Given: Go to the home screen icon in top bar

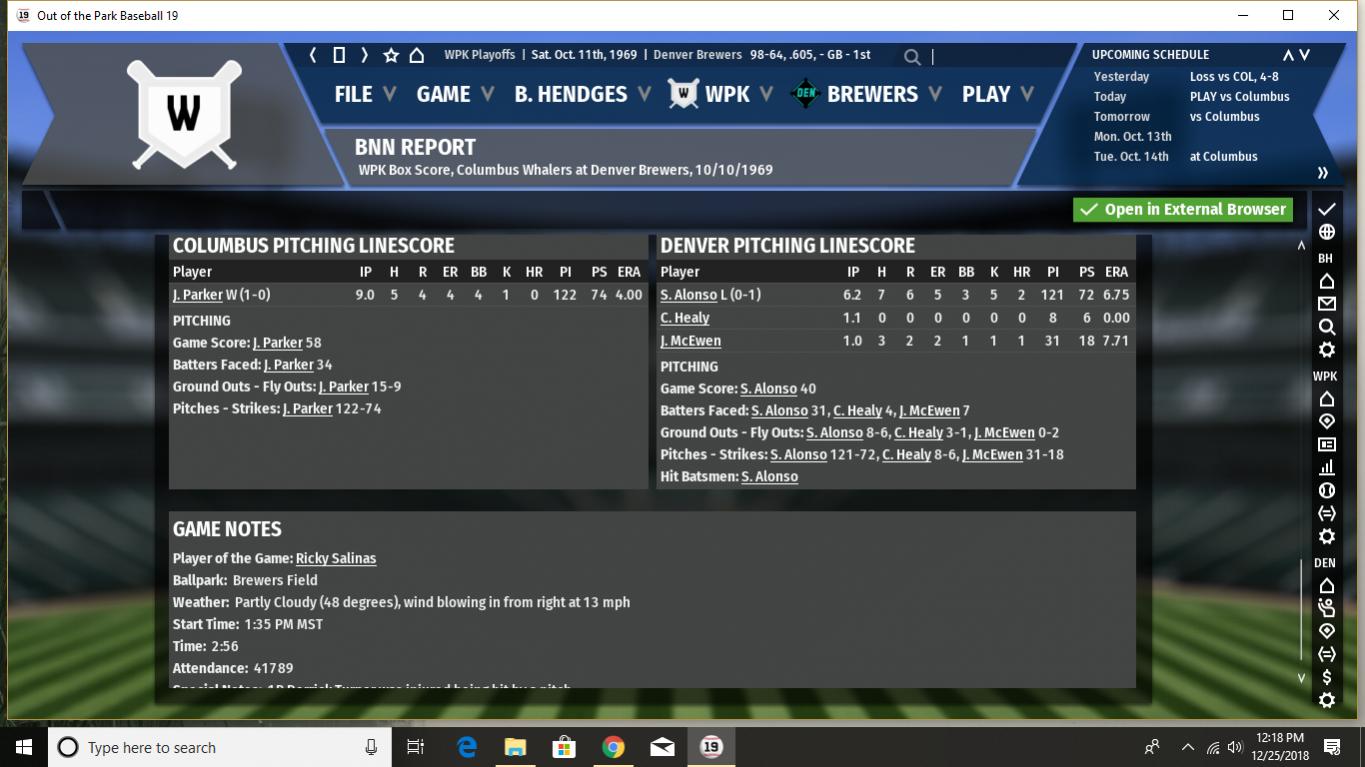Looking at the screenshot, I should coord(417,55).
